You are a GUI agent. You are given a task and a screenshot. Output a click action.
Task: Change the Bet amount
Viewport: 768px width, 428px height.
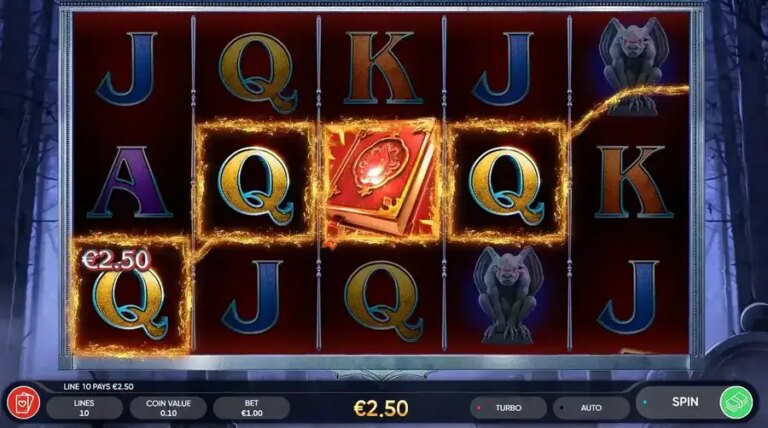tap(251, 408)
